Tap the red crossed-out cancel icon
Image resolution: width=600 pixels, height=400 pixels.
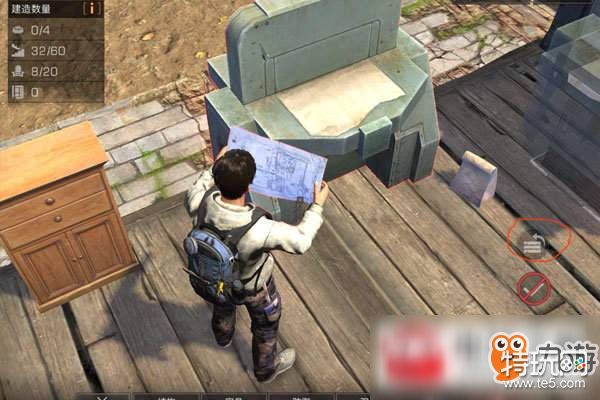535,288
